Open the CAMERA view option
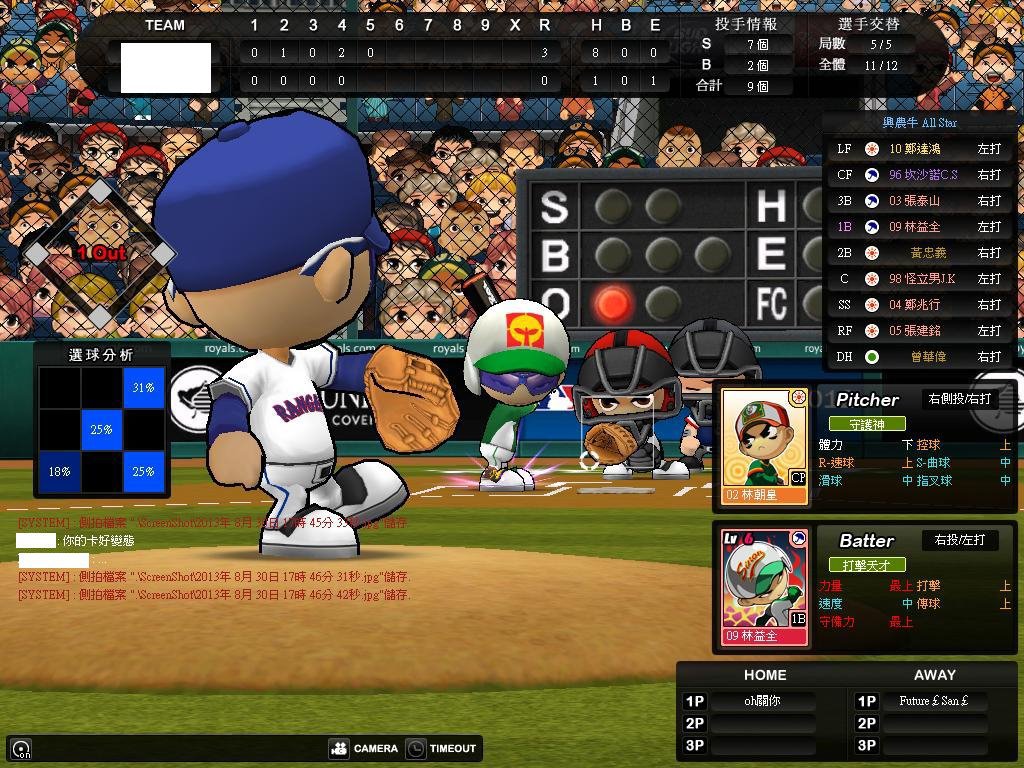Image resolution: width=1024 pixels, height=768 pixels. point(363,748)
